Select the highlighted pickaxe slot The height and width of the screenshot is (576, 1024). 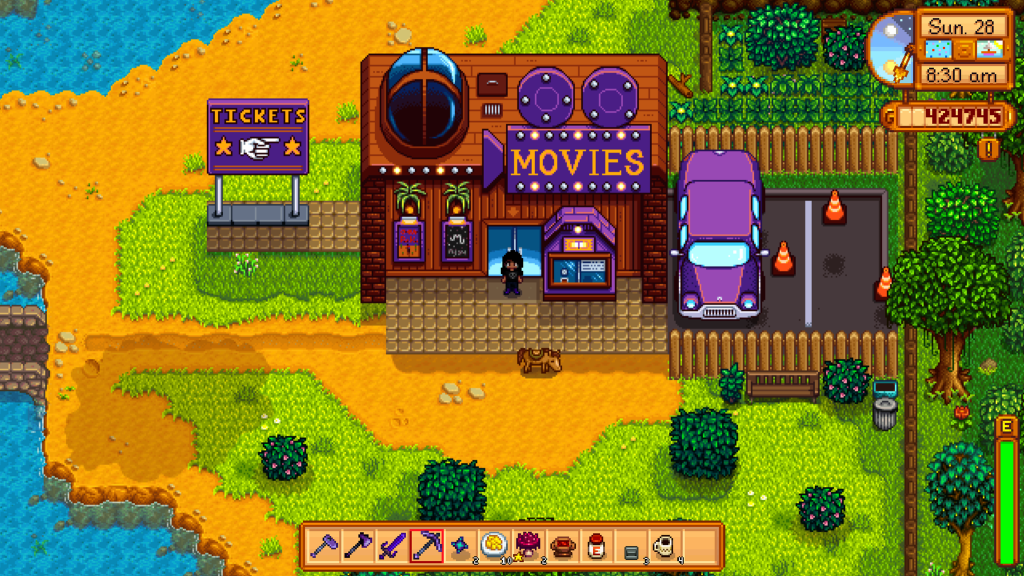coord(426,546)
